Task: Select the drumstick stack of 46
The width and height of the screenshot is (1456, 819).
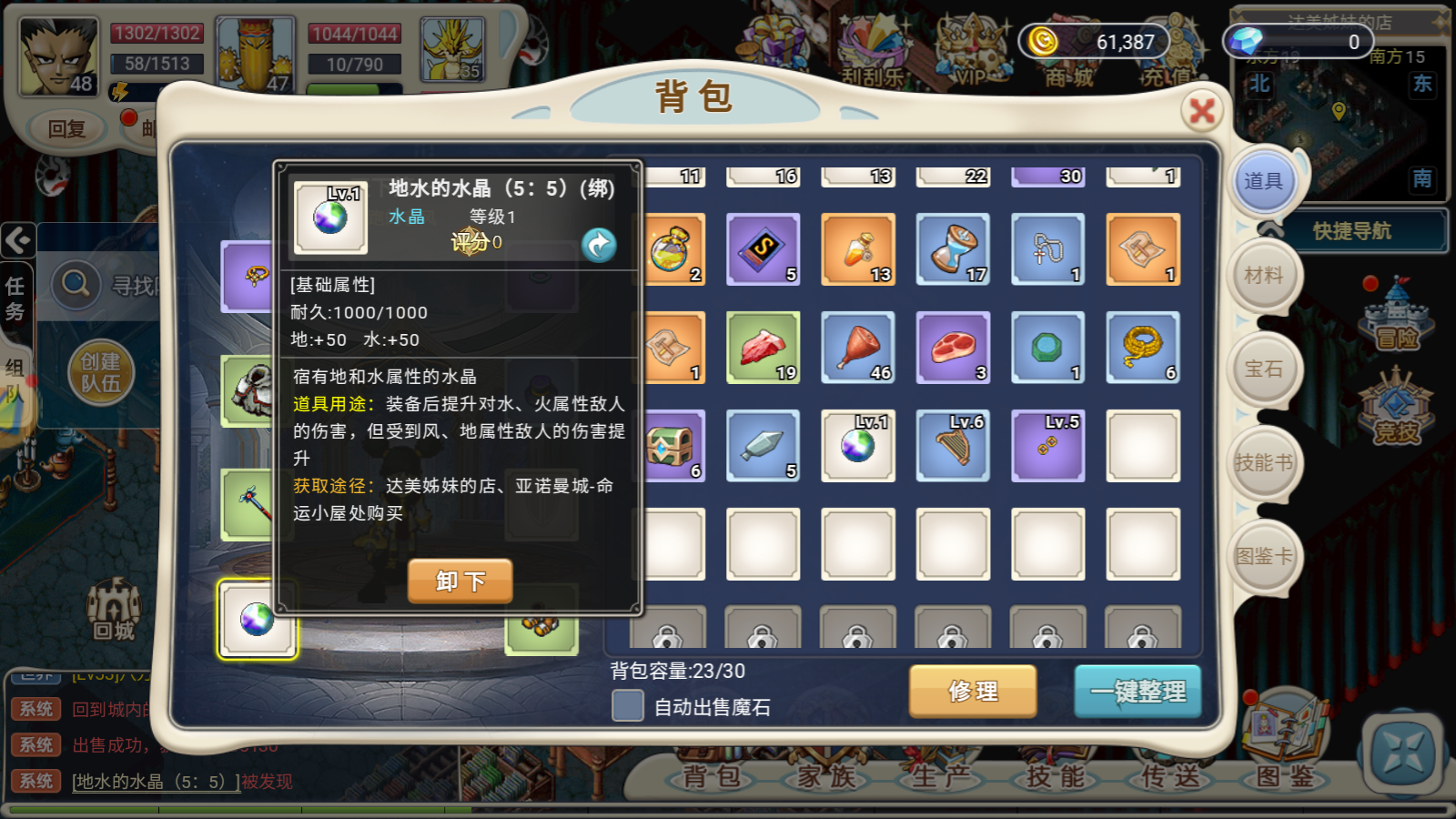Action: click(858, 348)
